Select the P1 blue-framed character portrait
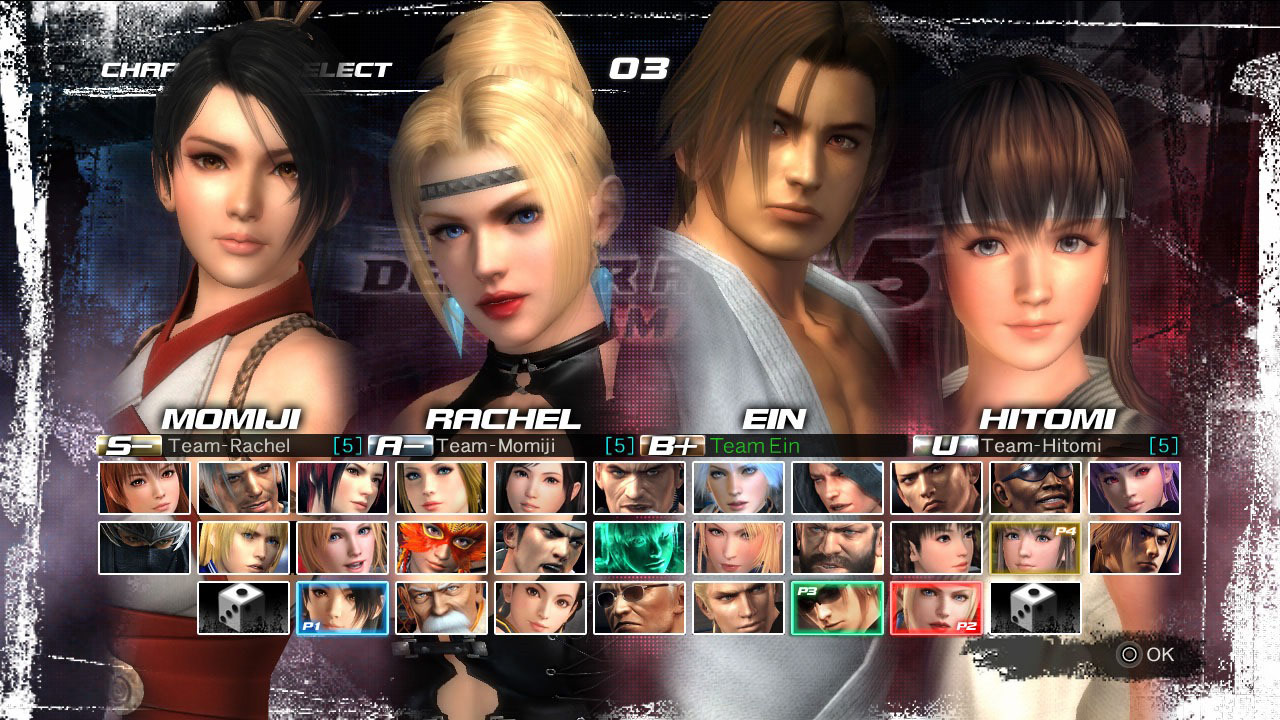 (x=343, y=608)
